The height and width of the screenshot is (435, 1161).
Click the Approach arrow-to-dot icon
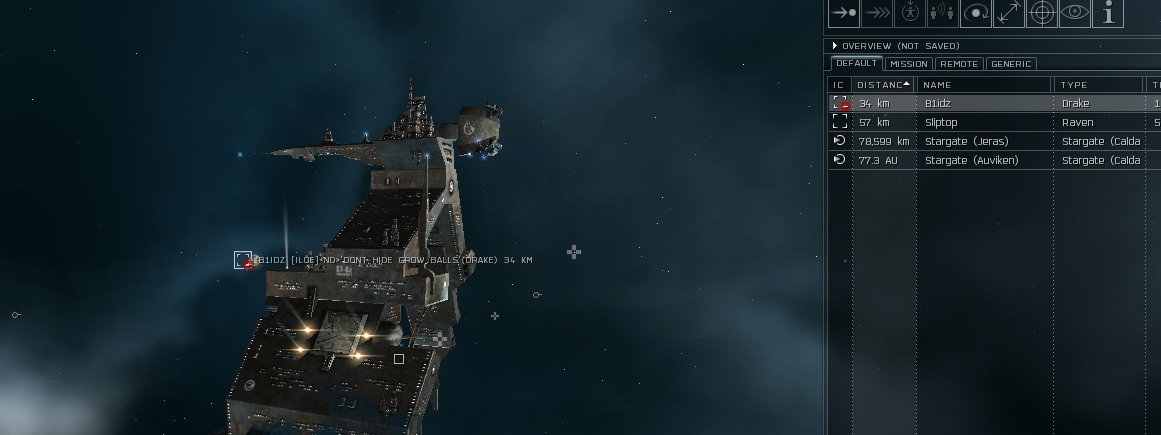click(844, 13)
